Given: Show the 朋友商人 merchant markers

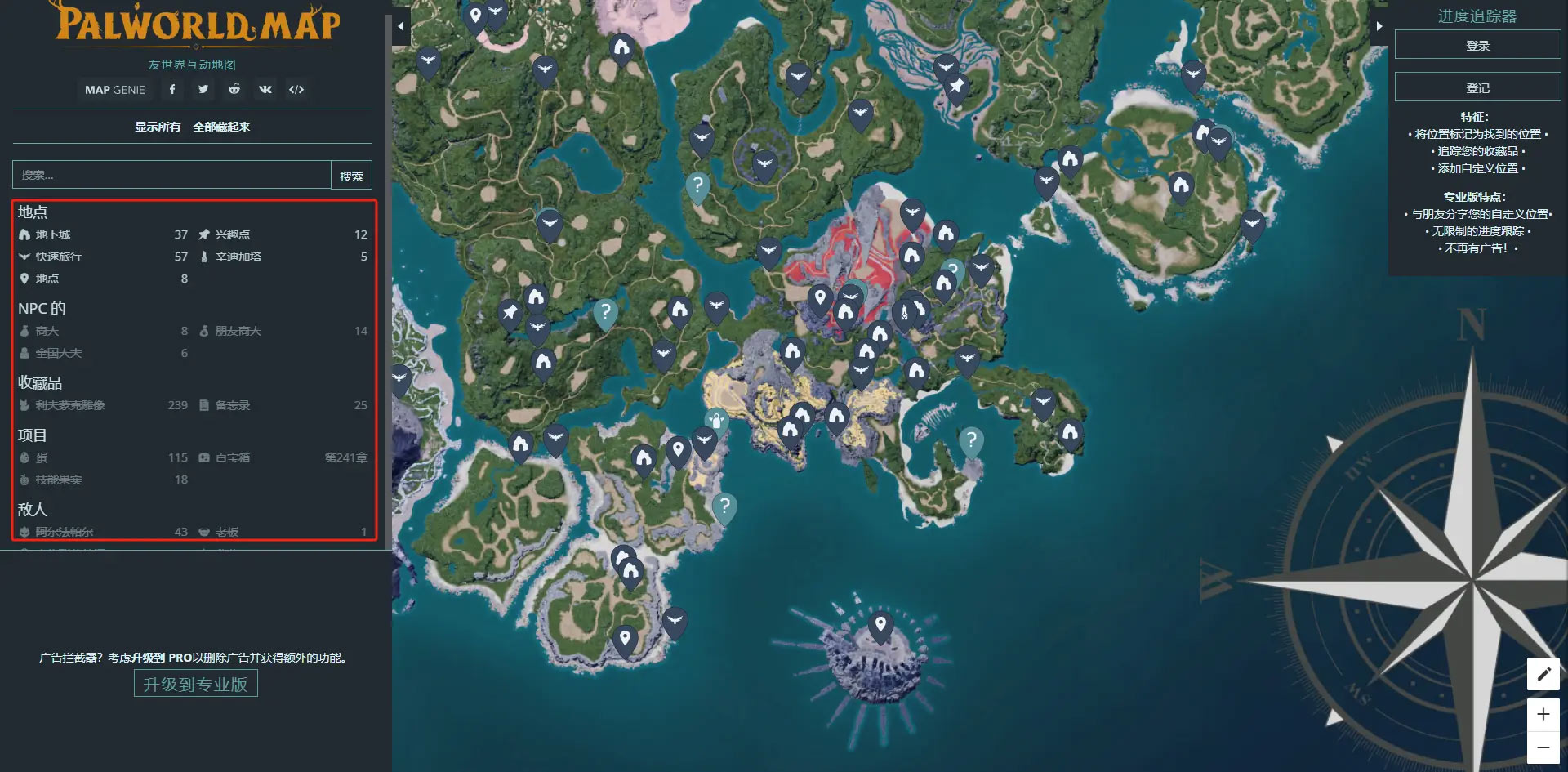Looking at the screenshot, I should [238, 331].
